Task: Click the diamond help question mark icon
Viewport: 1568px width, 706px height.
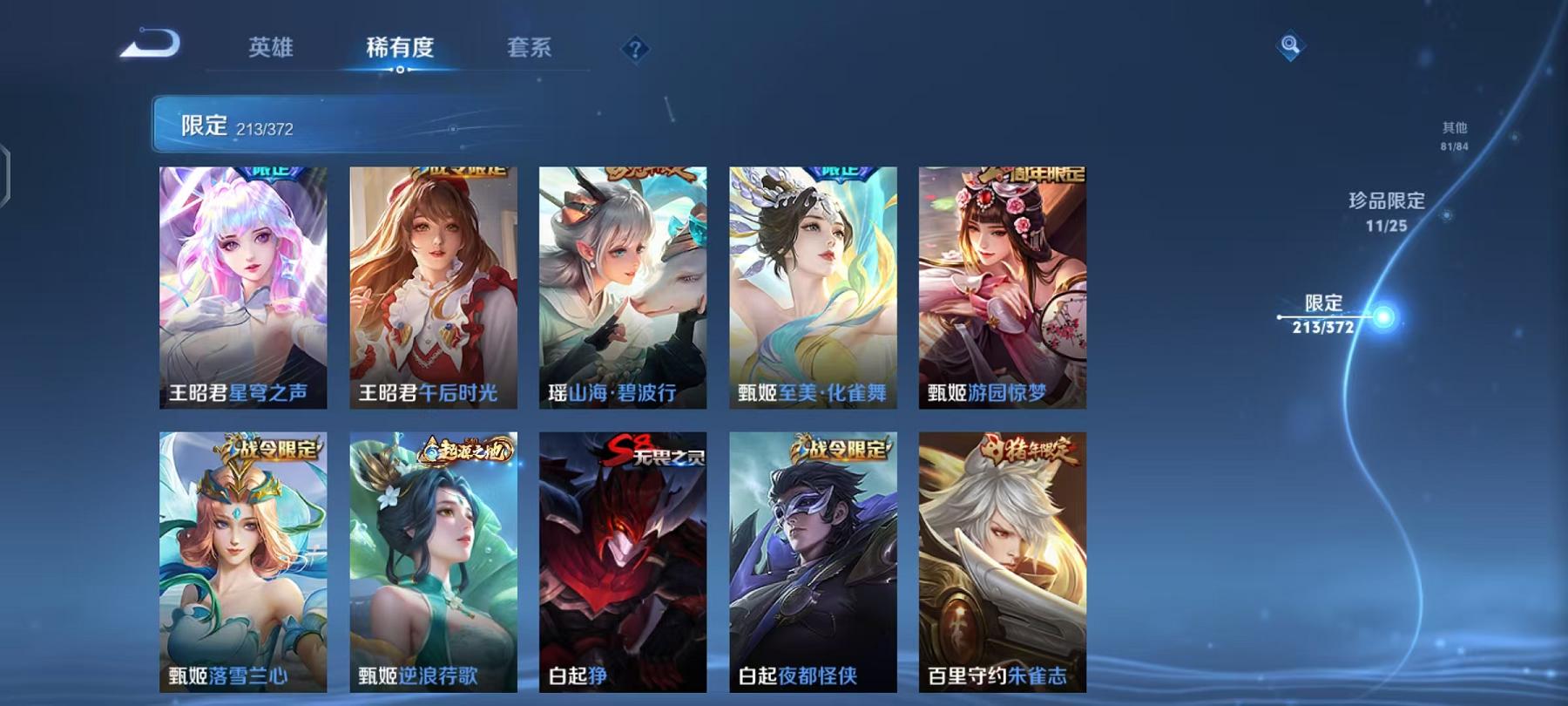Action: (635, 50)
